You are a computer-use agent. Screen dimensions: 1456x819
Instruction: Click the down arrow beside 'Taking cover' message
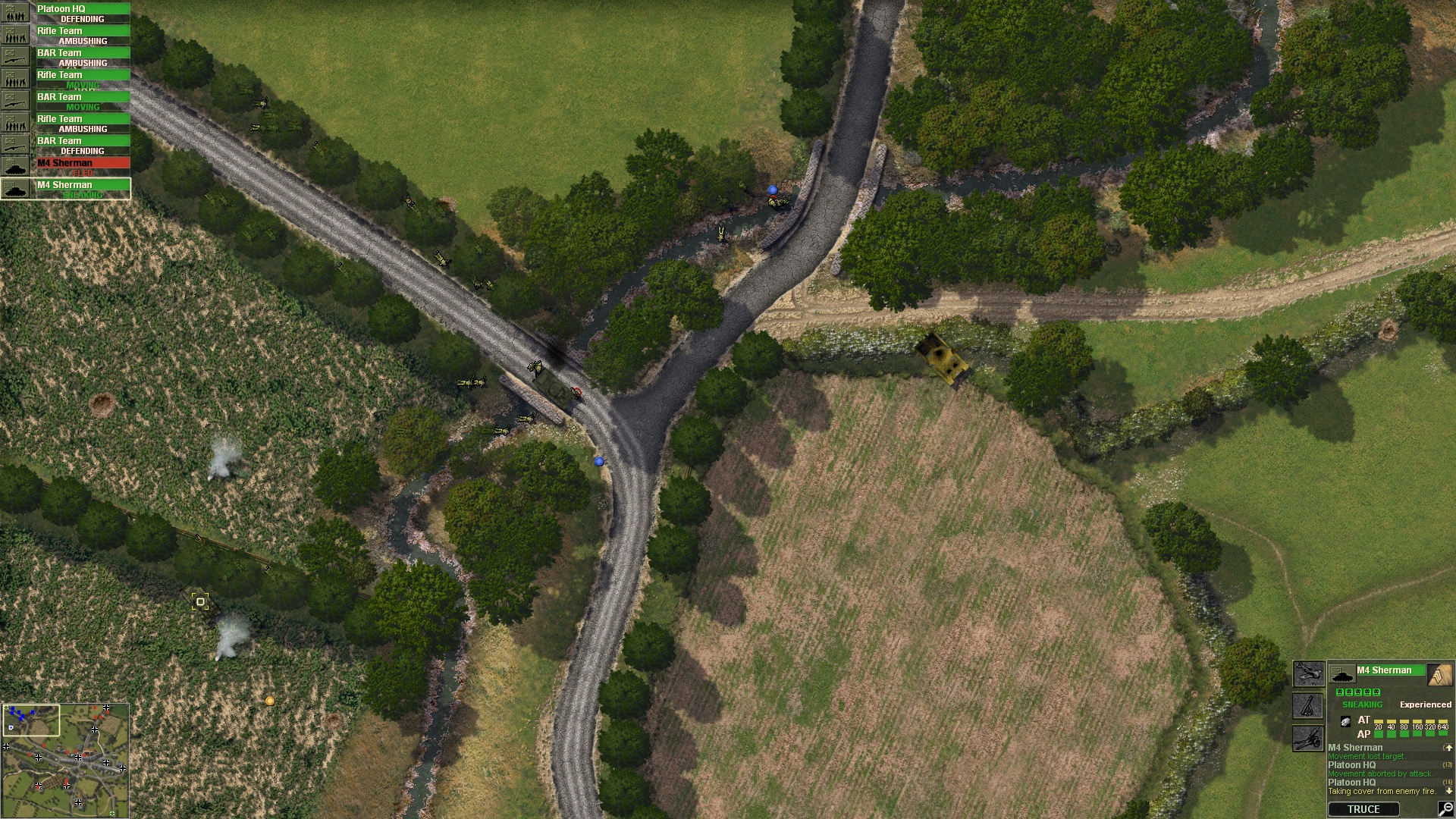(1448, 791)
